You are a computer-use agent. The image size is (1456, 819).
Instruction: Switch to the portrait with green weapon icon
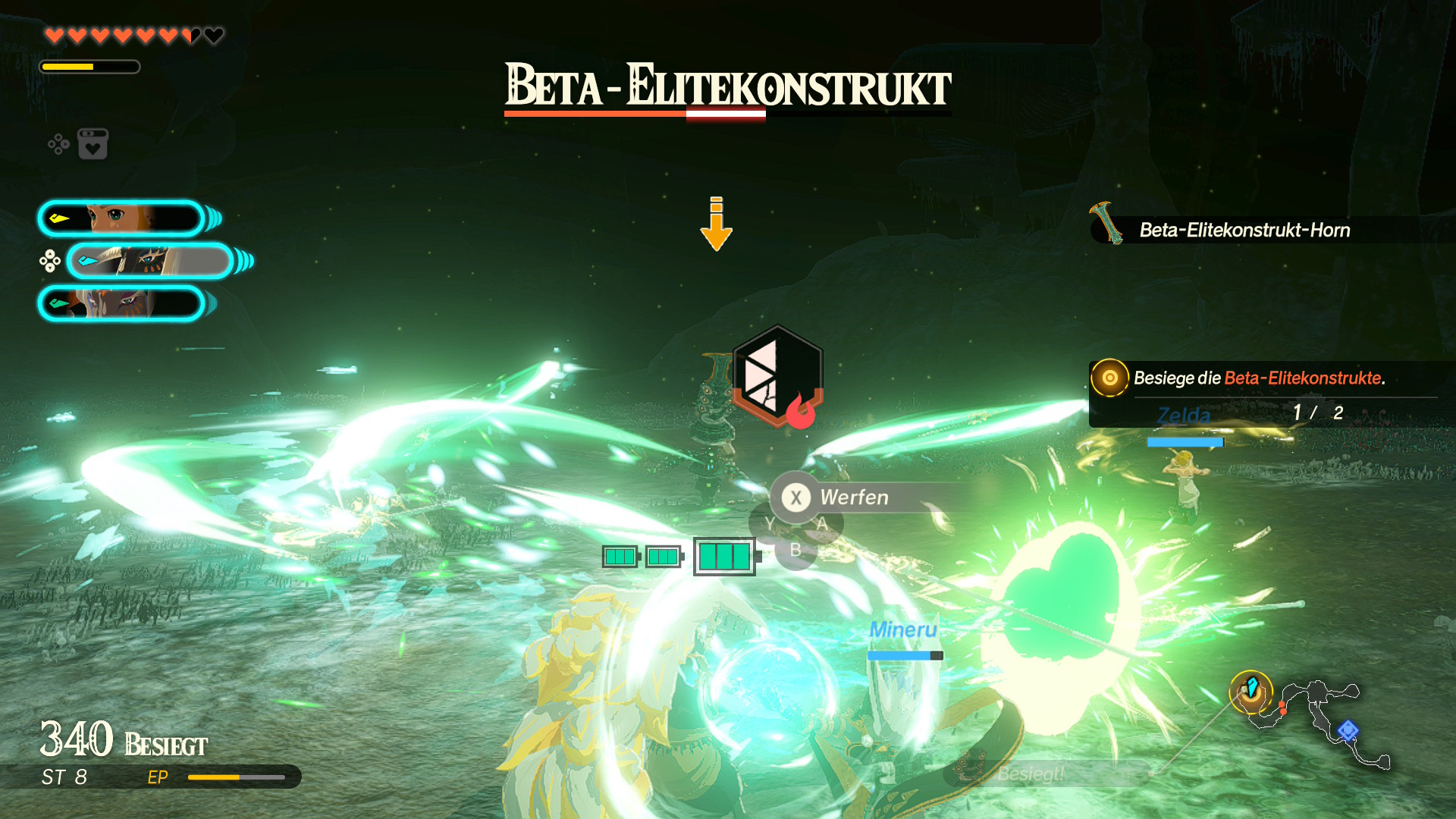(x=121, y=303)
